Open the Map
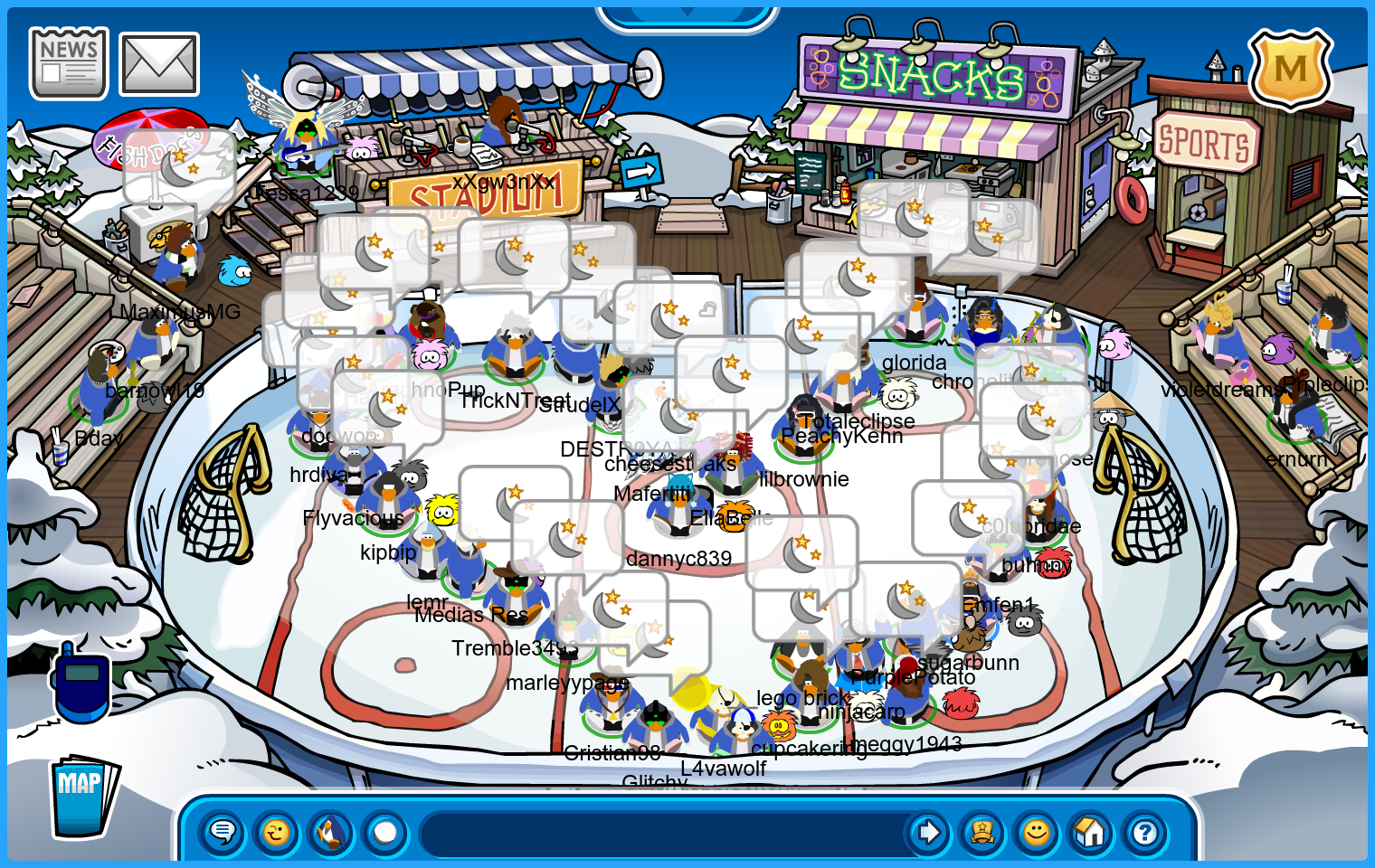The height and width of the screenshot is (868, 1375). (83, 796)
